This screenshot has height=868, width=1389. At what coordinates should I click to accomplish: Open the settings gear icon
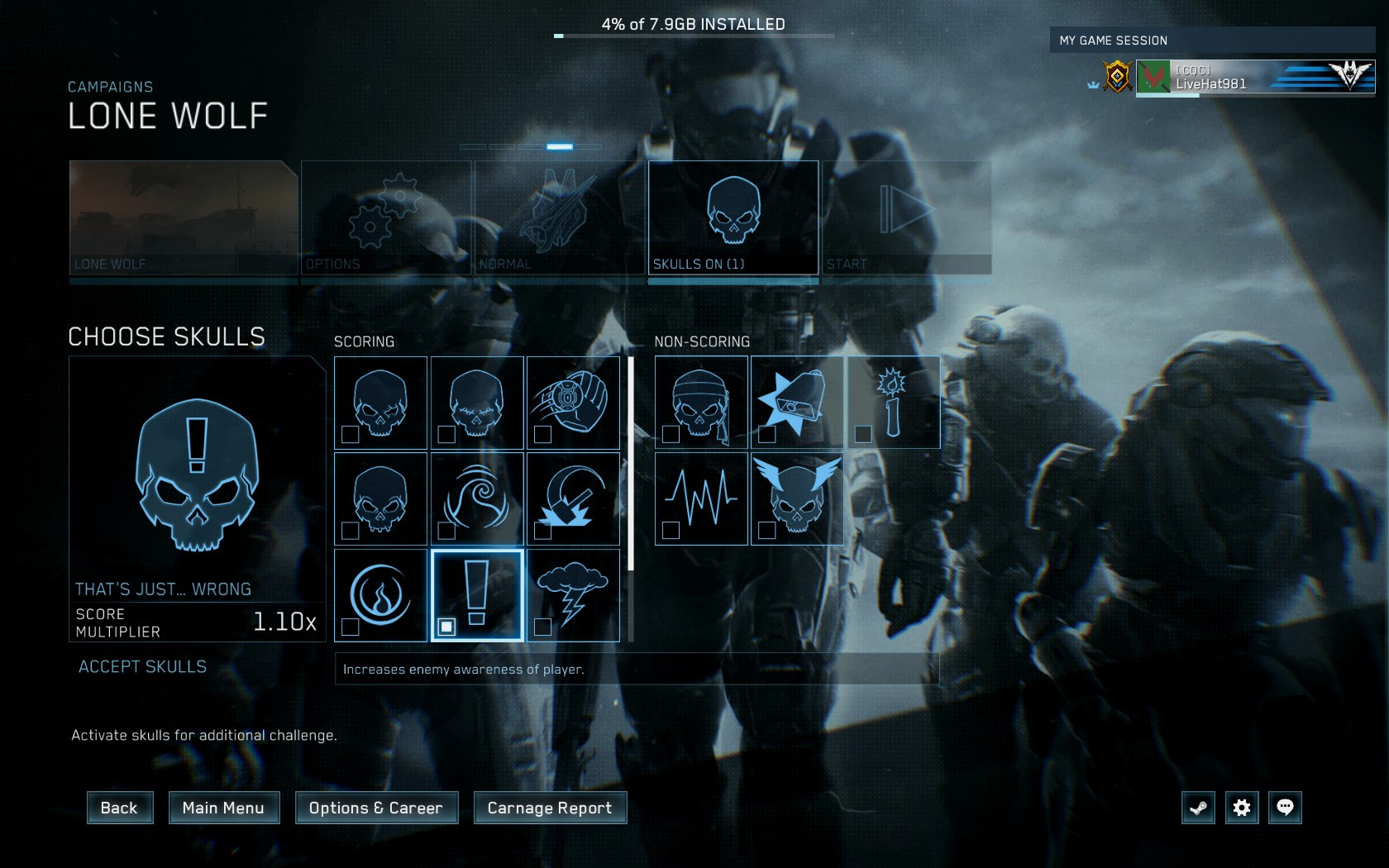coord(1242,808)
